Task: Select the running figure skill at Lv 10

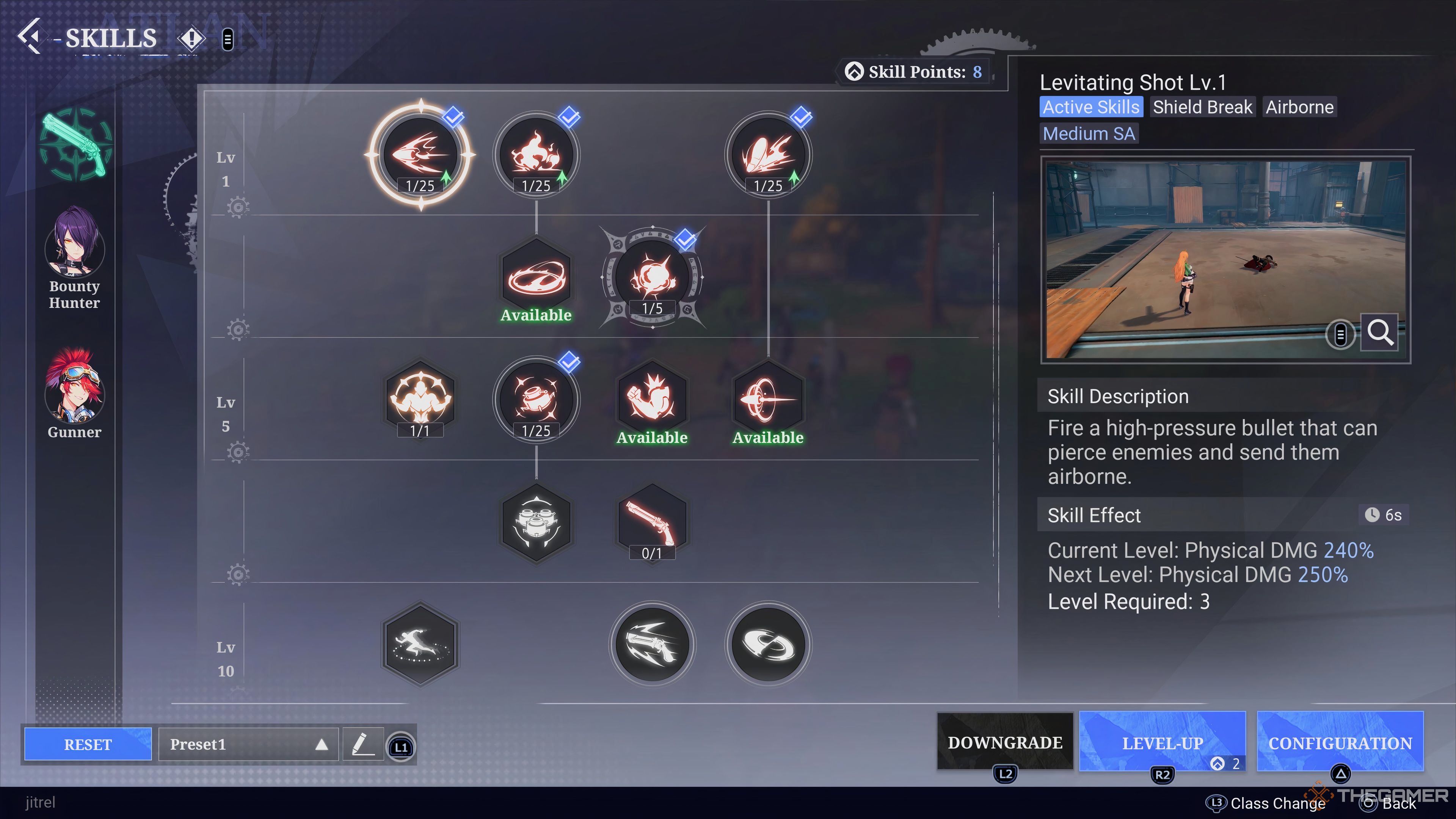Action: click(420, 644)
